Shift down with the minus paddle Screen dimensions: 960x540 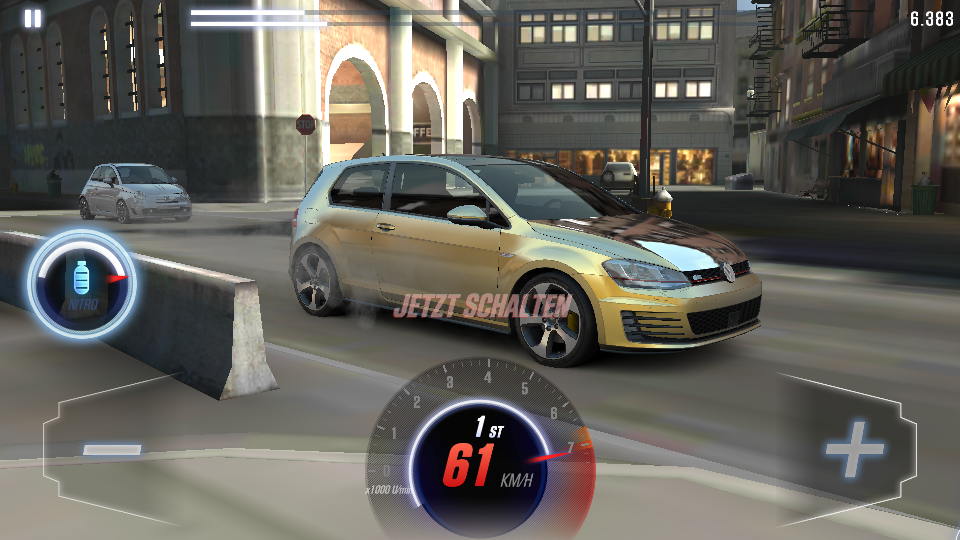pyautogui.click(x=113, y=450)
